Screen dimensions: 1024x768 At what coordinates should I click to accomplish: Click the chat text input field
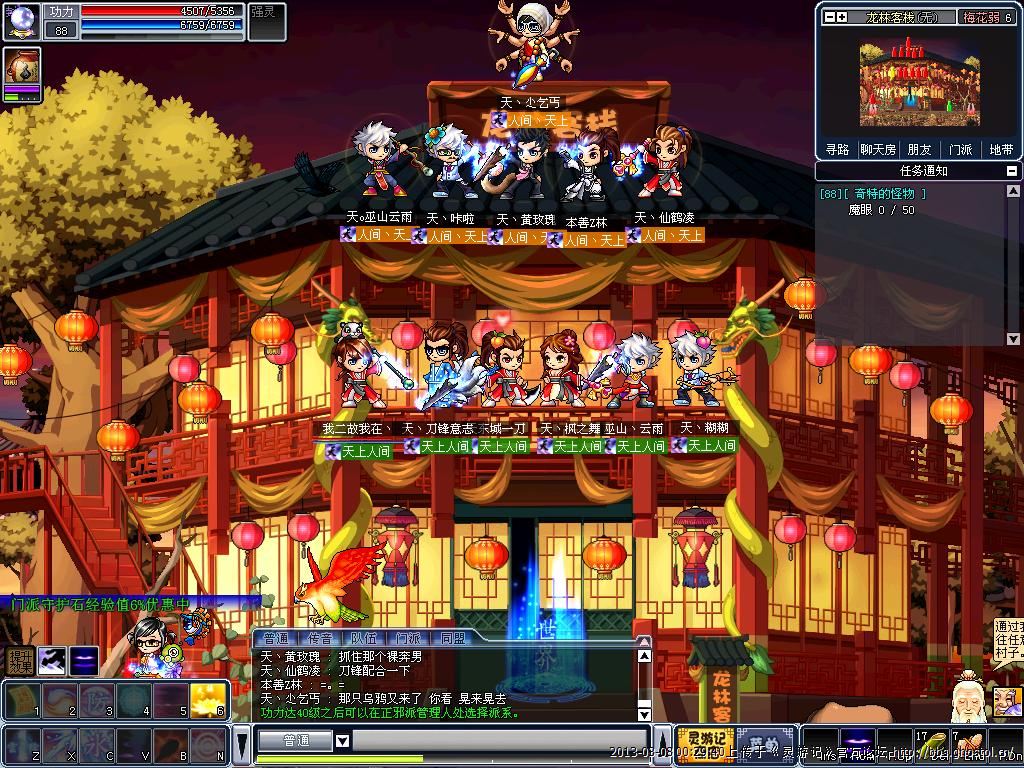tap(500, 741)
